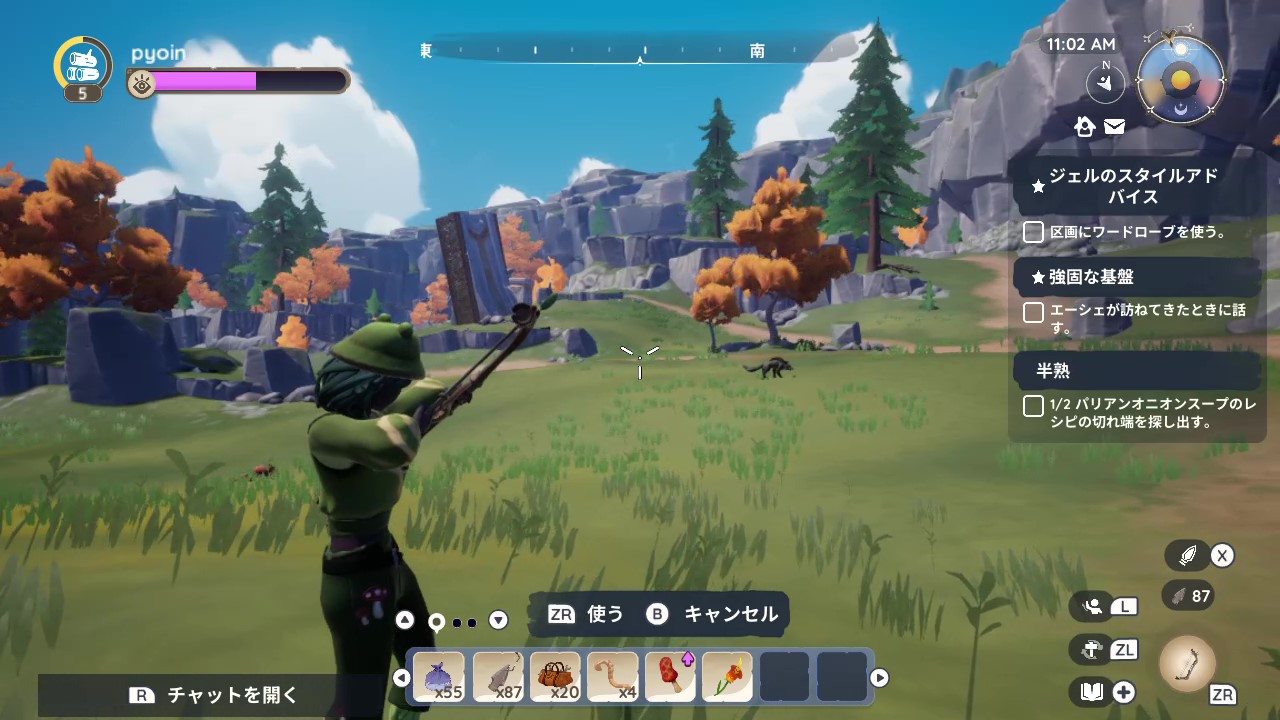Open the 強固な基盤 quest entry

pos(1091,277)
